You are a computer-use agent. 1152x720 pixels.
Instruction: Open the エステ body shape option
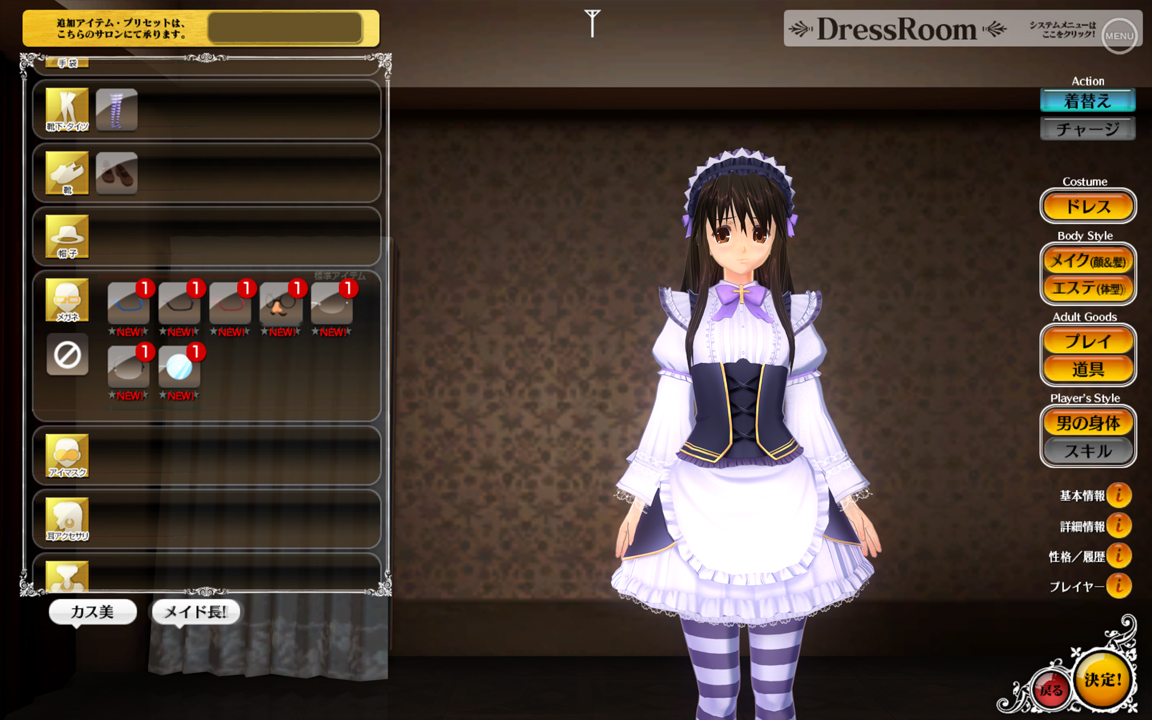(x=1088, y=288)
